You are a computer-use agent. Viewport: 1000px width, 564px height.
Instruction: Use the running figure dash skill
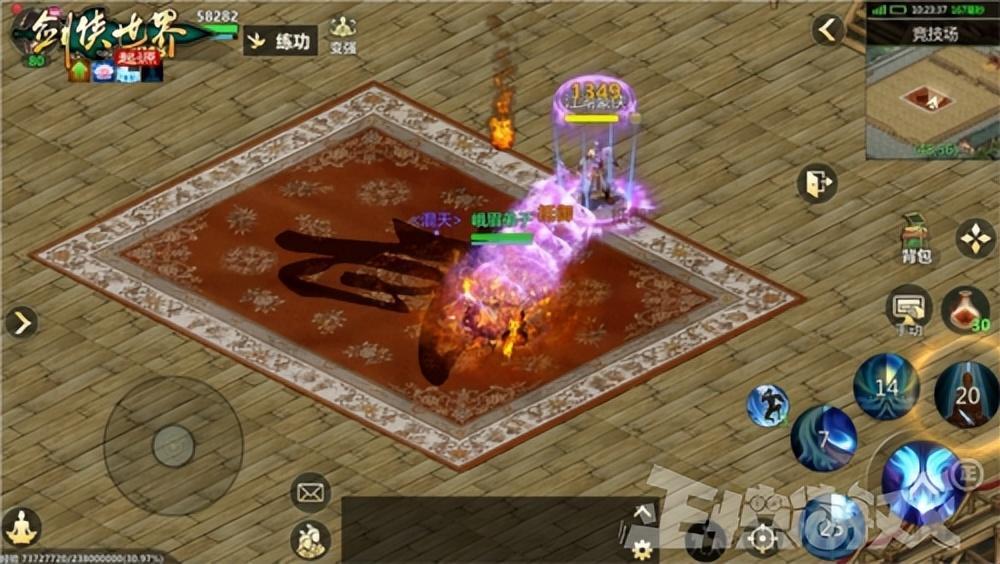point(768,405)
